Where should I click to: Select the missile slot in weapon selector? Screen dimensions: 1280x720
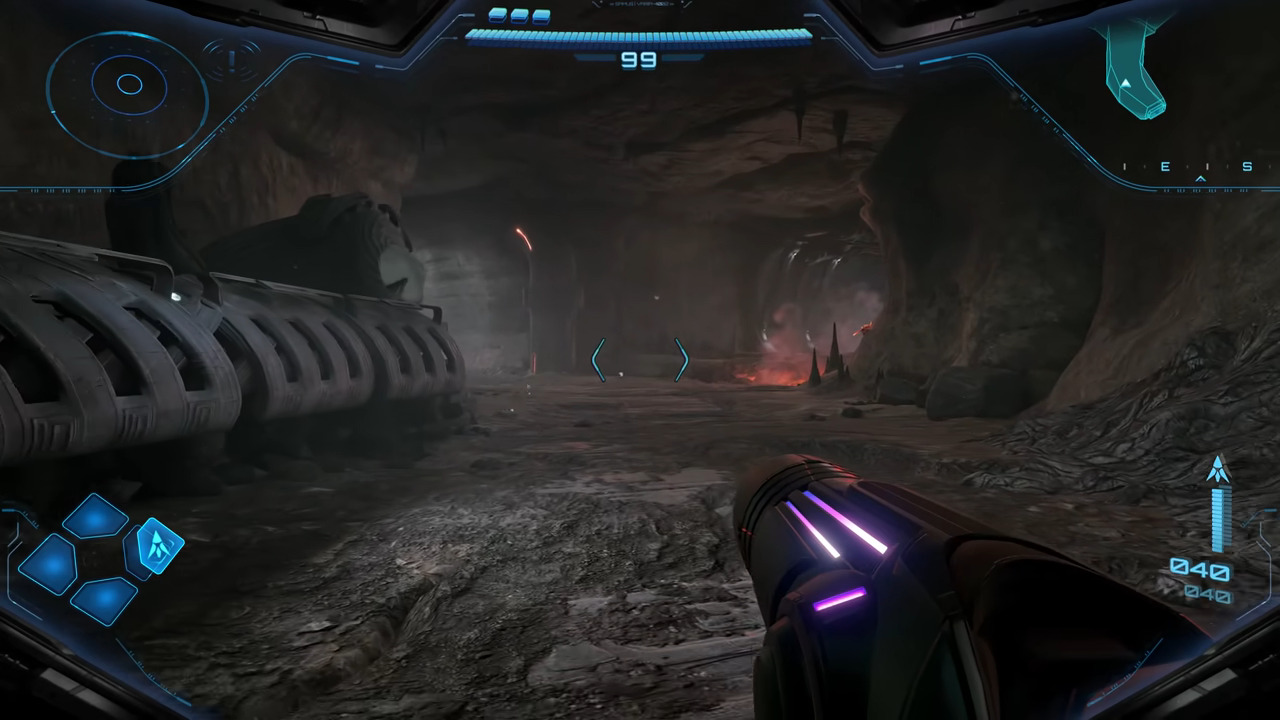[x=159, y=545]
